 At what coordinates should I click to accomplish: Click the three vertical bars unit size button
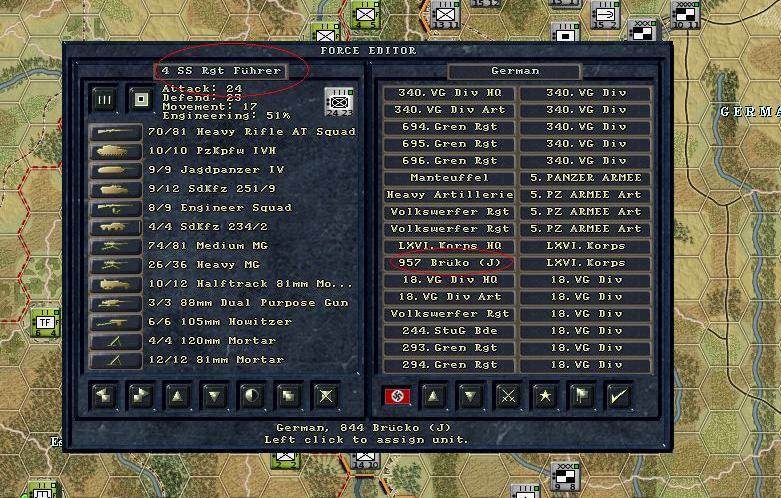(x=104, y=100)
